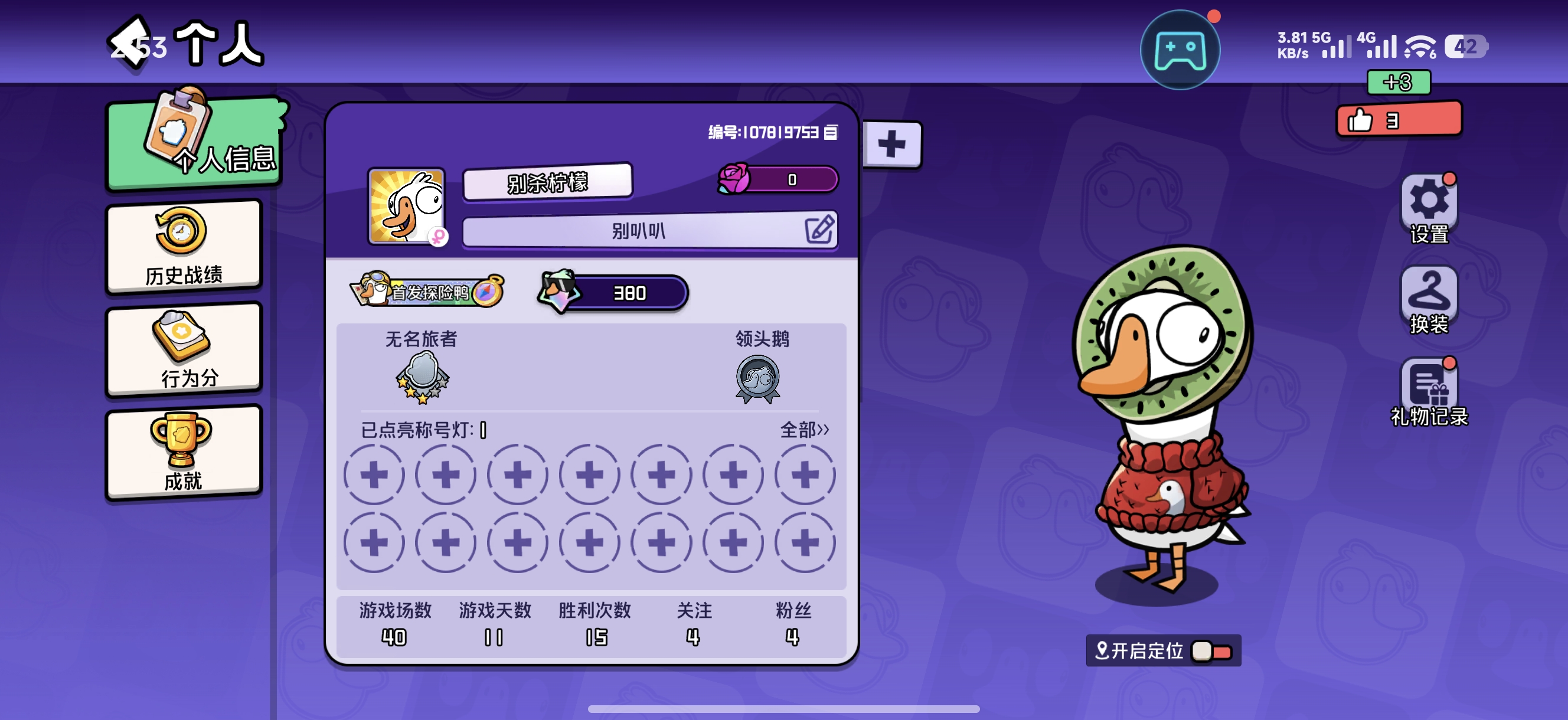The width and height of the screenshot is (1568, 720).
Task: Open the rose gift counter
Action: coord(778,179)
